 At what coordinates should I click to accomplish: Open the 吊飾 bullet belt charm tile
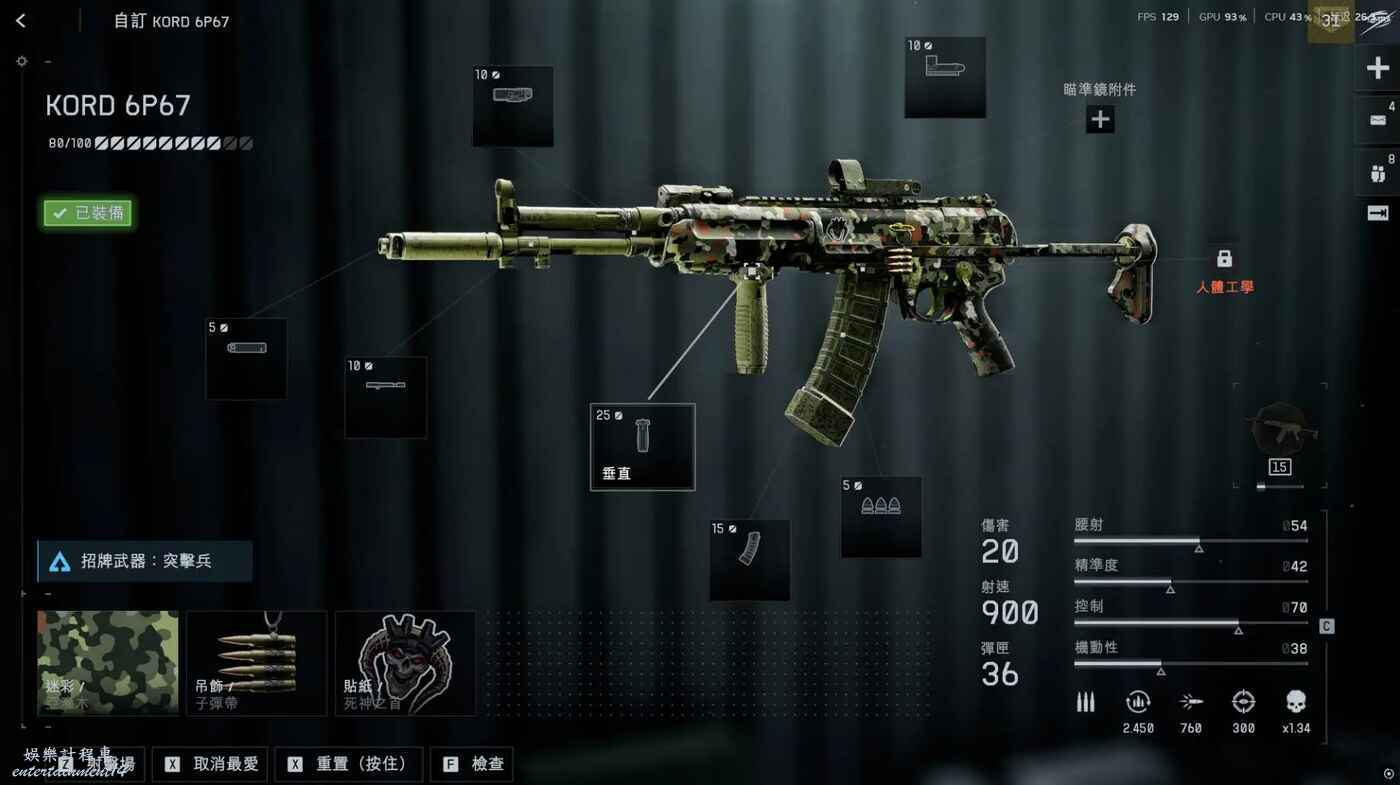[x=257, y=662]
